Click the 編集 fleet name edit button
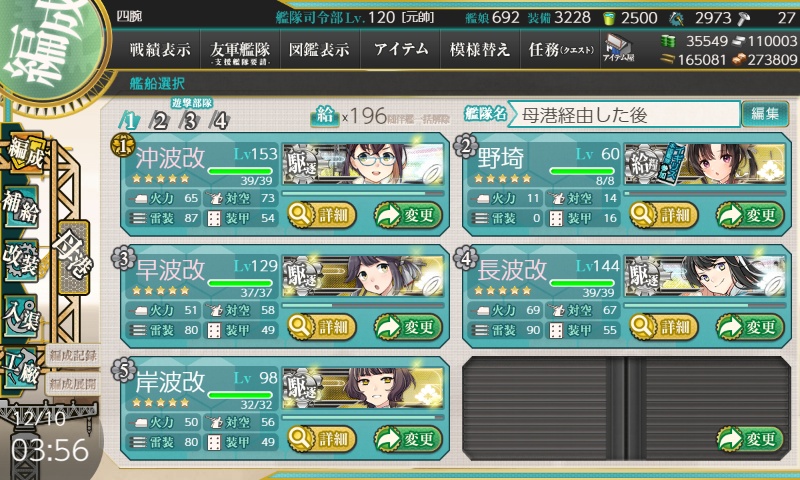 [x=765, y=114]
